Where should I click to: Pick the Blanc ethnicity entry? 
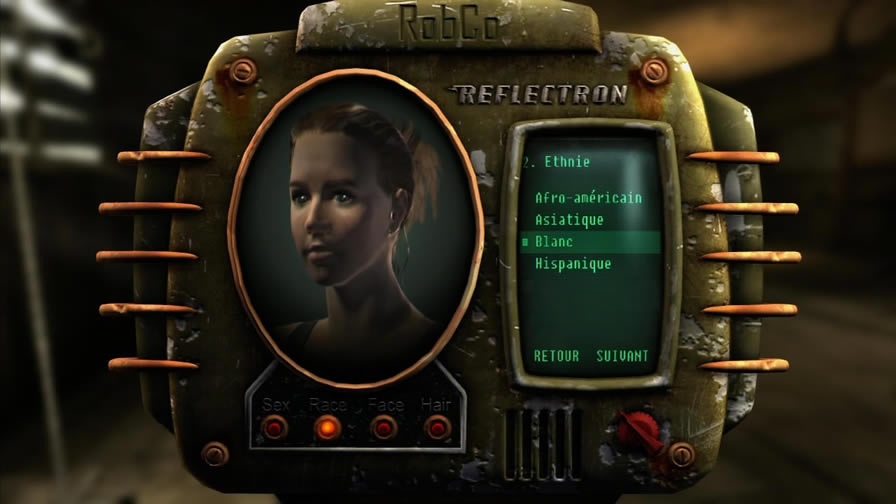554,242
